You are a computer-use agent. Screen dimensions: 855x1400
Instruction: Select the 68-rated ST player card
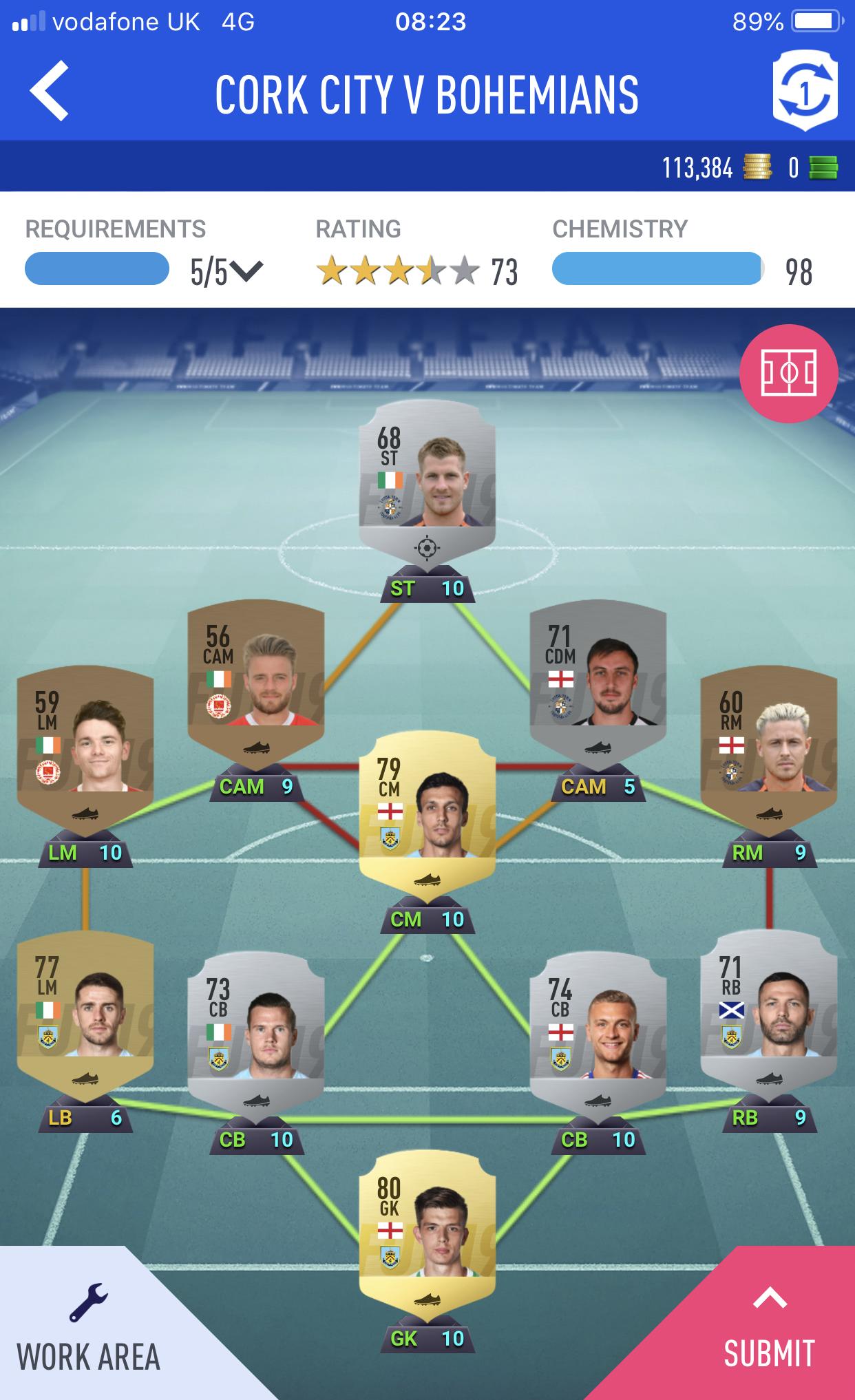click(x=427, y=482)
